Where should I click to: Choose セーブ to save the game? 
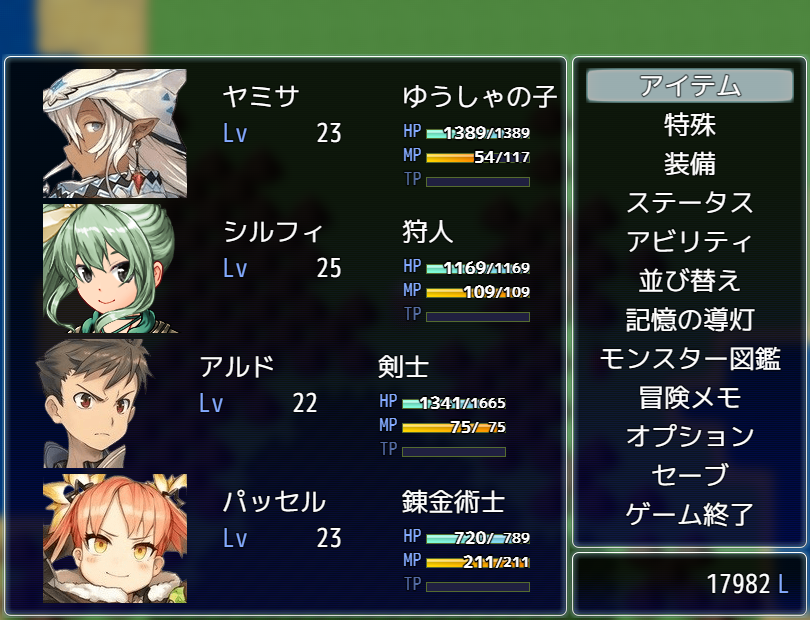click(x=689, y=476)
